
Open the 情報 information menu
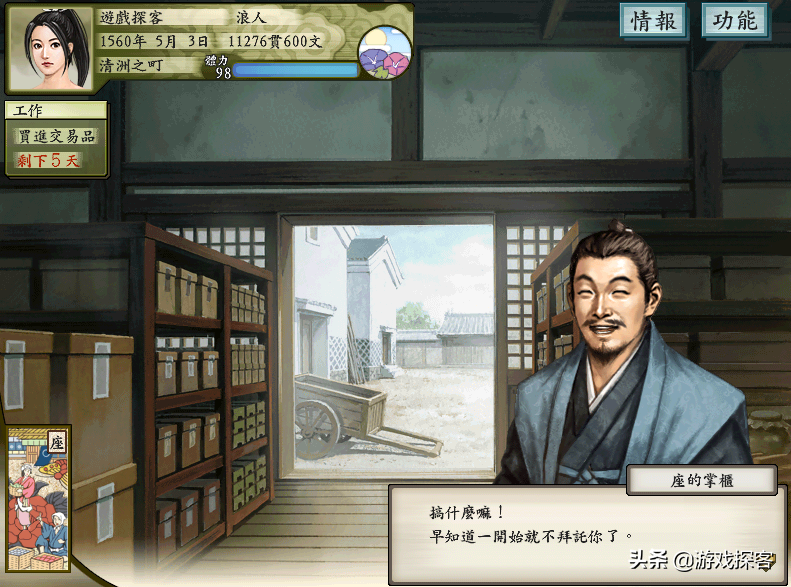(654, 22)
